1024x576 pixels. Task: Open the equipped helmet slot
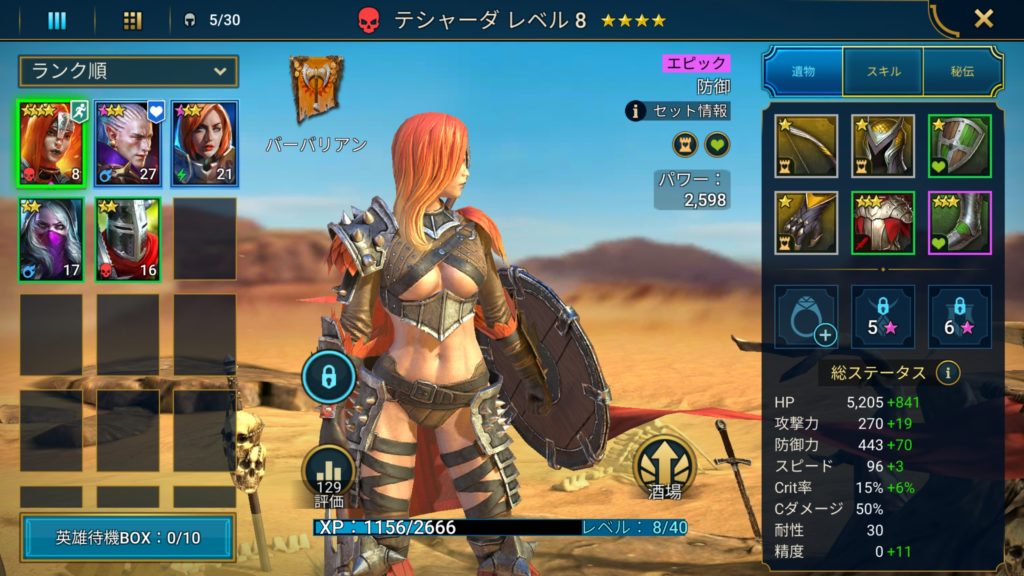(882, 146)
